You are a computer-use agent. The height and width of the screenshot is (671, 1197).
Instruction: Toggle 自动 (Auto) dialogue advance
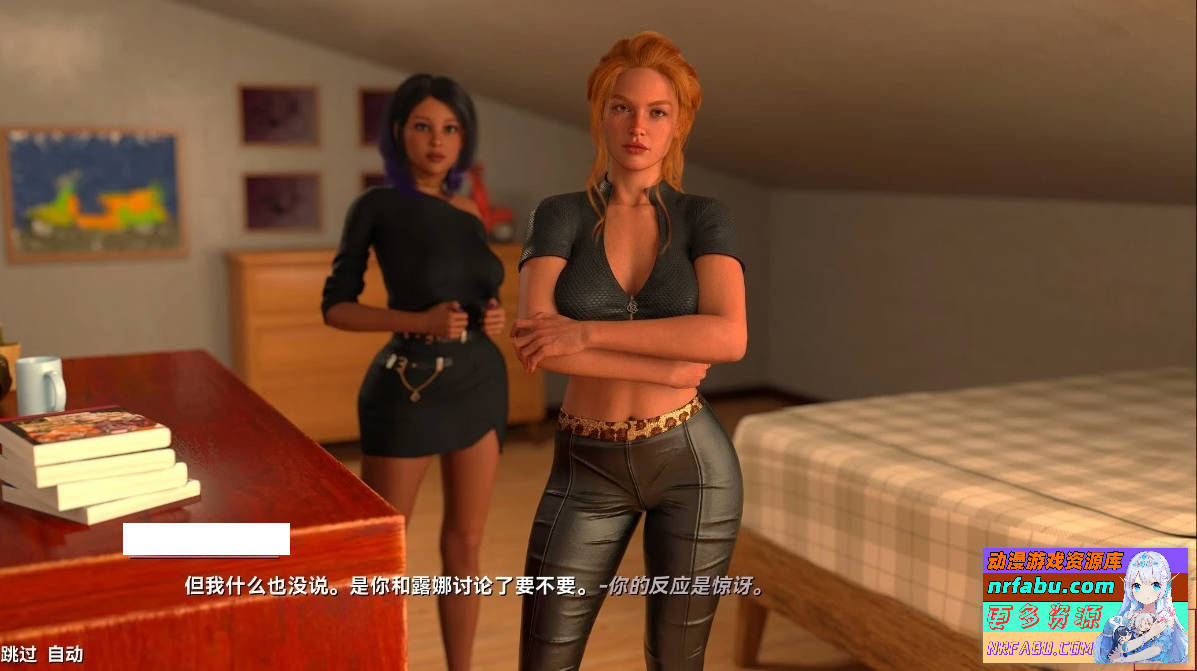click(x=66, y=654)
